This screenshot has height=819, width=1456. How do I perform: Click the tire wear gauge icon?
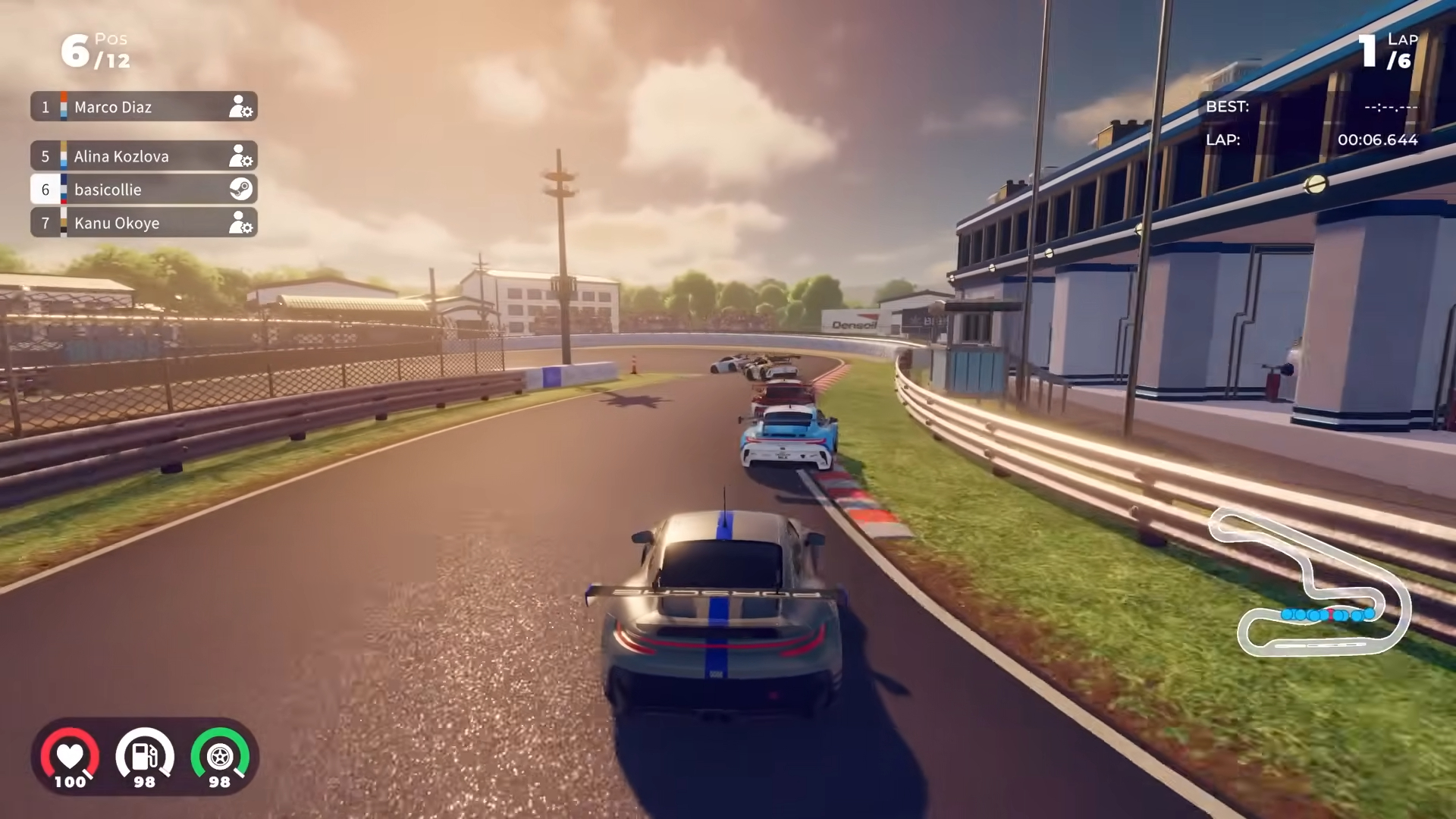[x=219, y=757]
